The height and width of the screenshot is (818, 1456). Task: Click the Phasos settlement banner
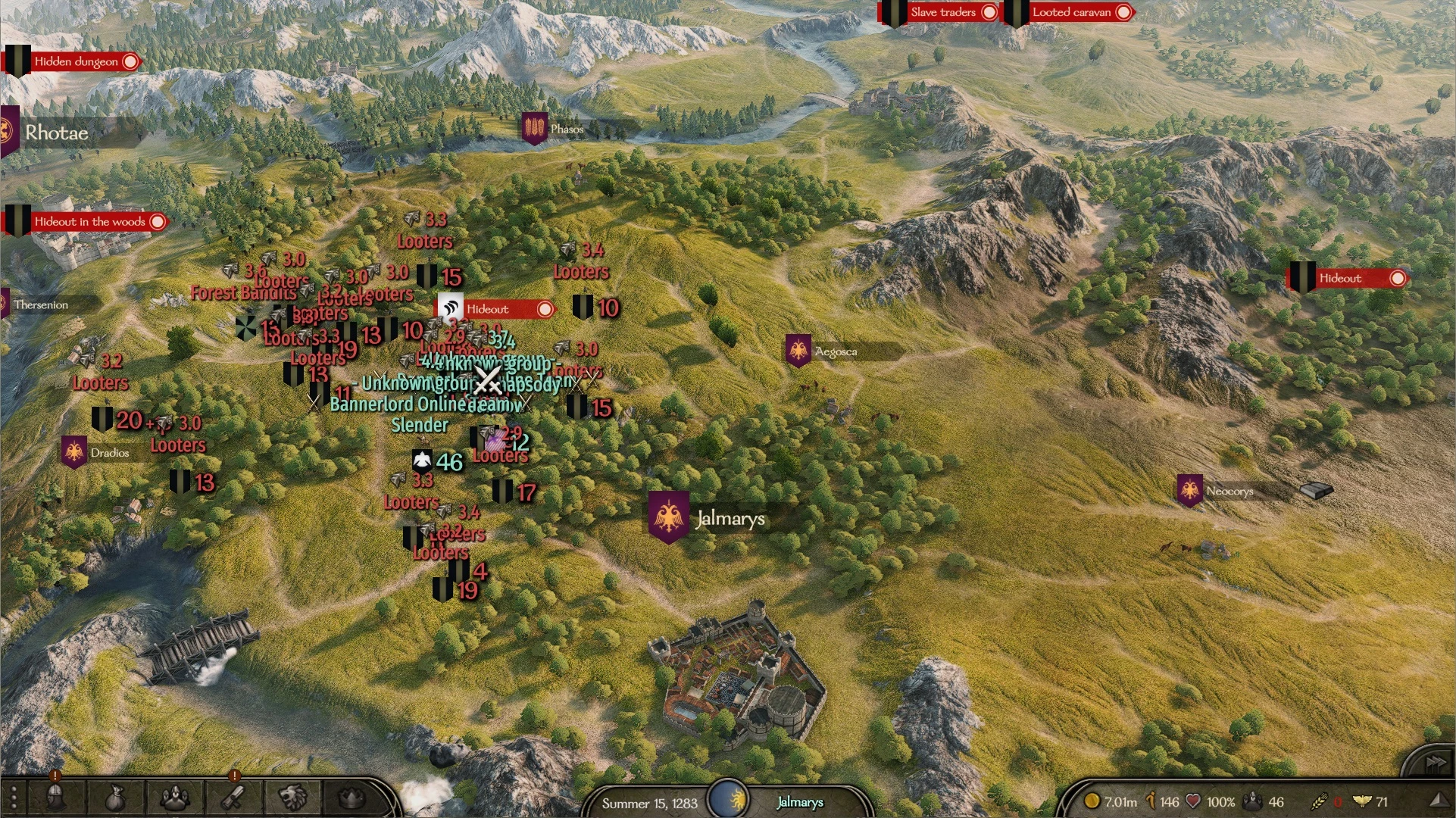[x=535, y=127]
